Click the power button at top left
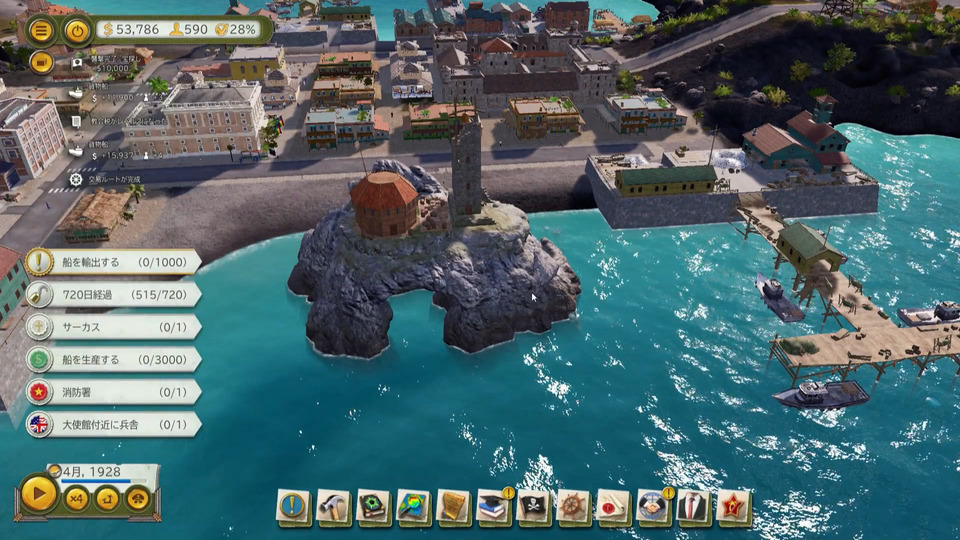 pos(77,29)
